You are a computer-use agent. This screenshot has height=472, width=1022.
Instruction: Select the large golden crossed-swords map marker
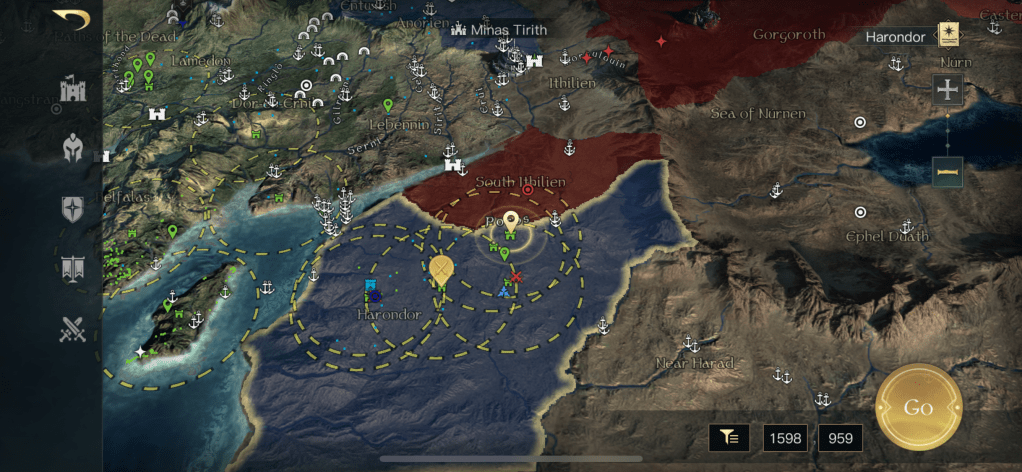(x=441, y=269)
